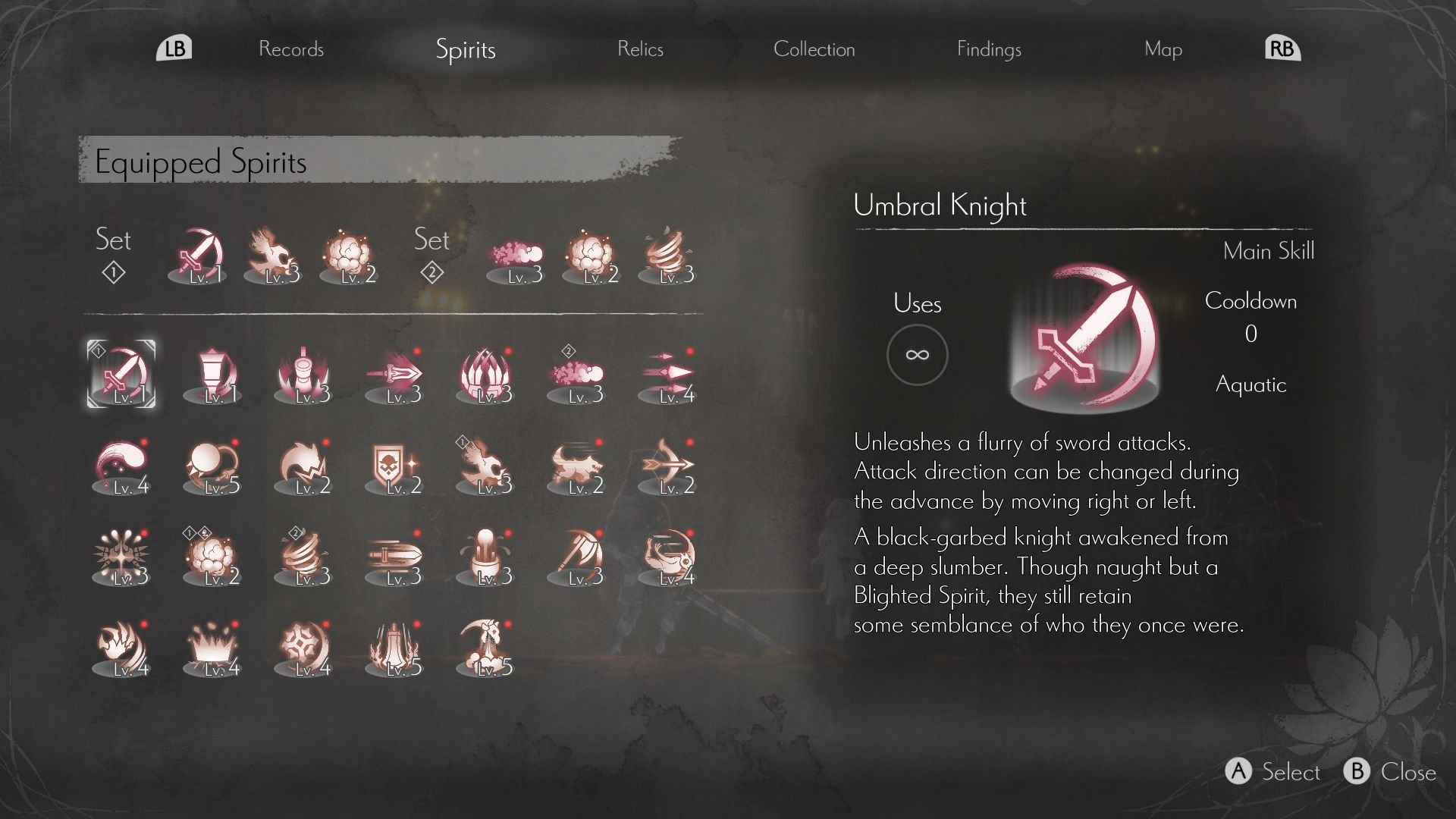Select the shield emblem spirit at Lv. 2
The width and height of the screenshot is (1456, 819).
tap(394, 464)
